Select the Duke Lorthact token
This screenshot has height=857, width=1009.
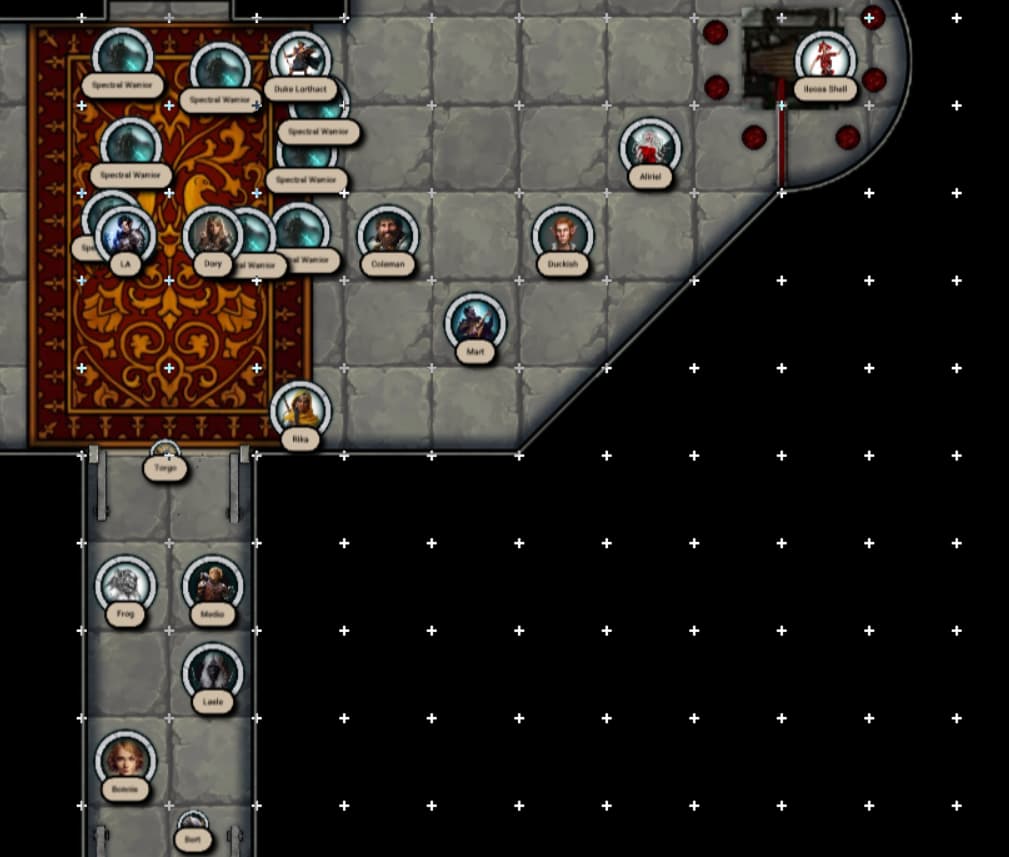[x=298, y=58]
